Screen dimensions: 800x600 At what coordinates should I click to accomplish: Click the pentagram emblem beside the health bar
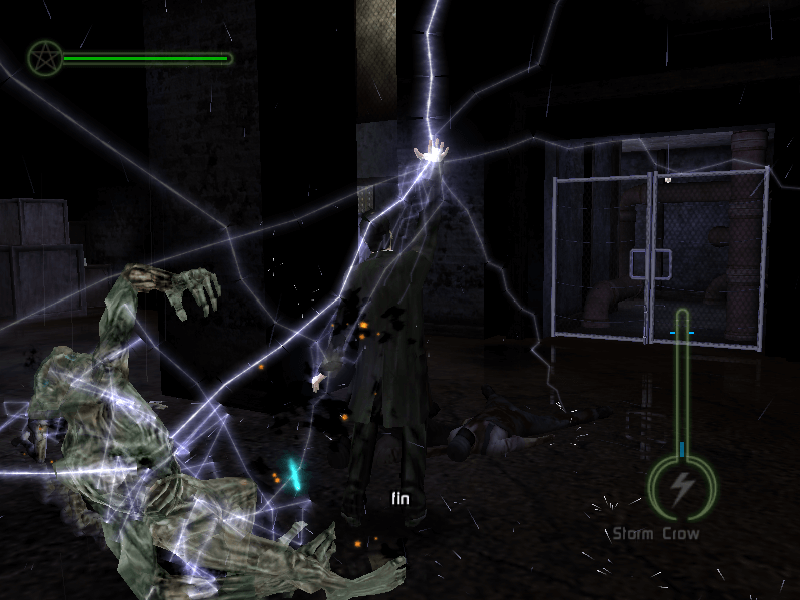click(44, 58)
